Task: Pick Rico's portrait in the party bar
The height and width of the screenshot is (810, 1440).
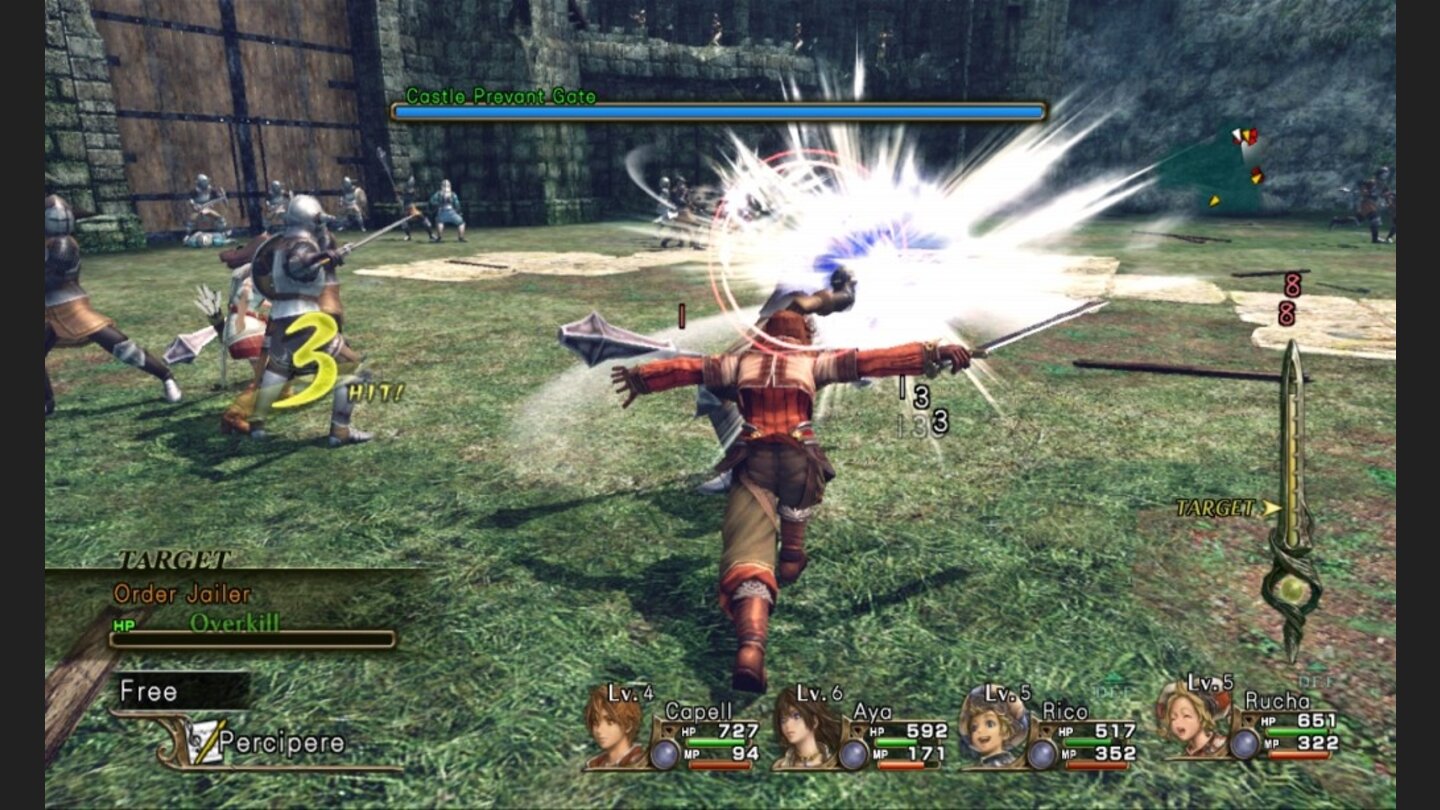Action: coord(993,724)
